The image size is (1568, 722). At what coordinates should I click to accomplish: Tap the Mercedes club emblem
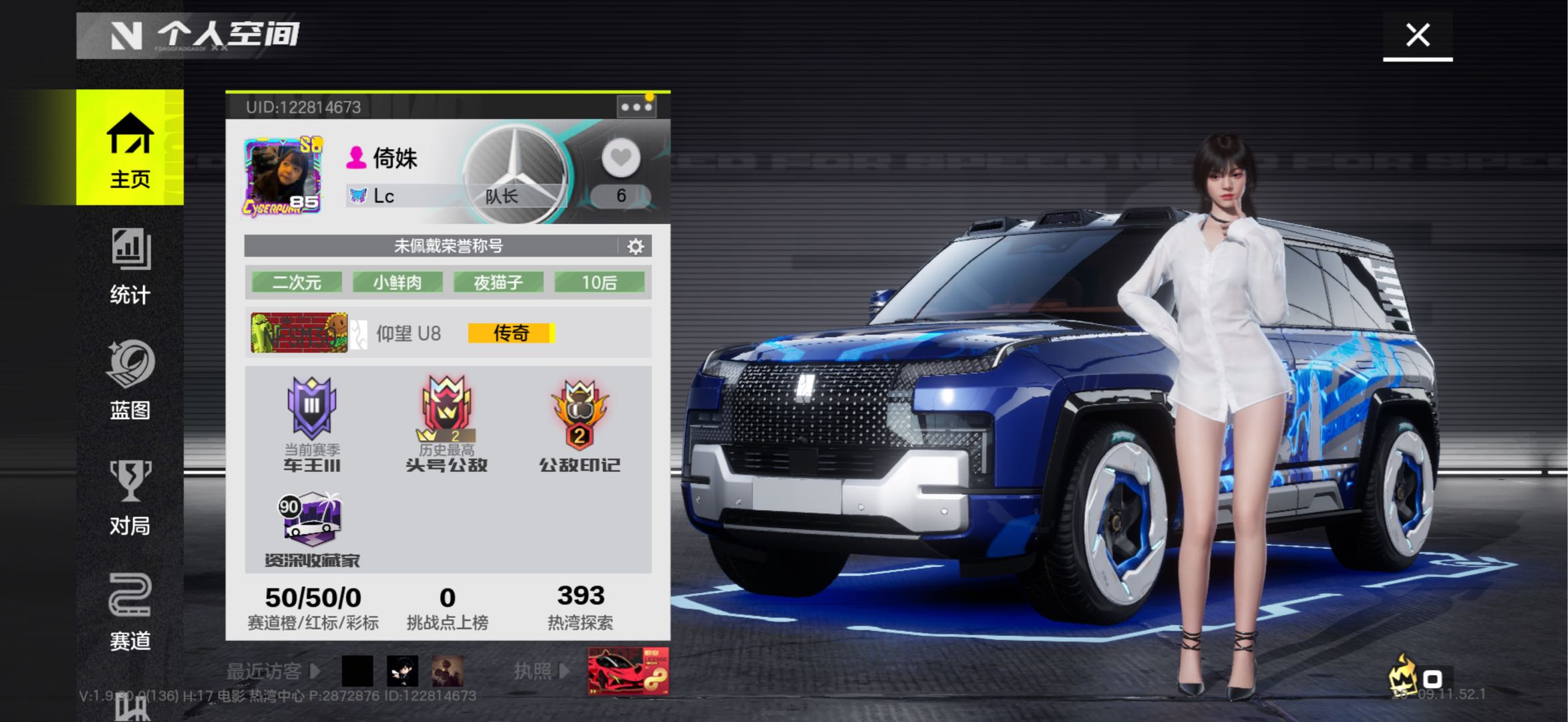[515, 171]
